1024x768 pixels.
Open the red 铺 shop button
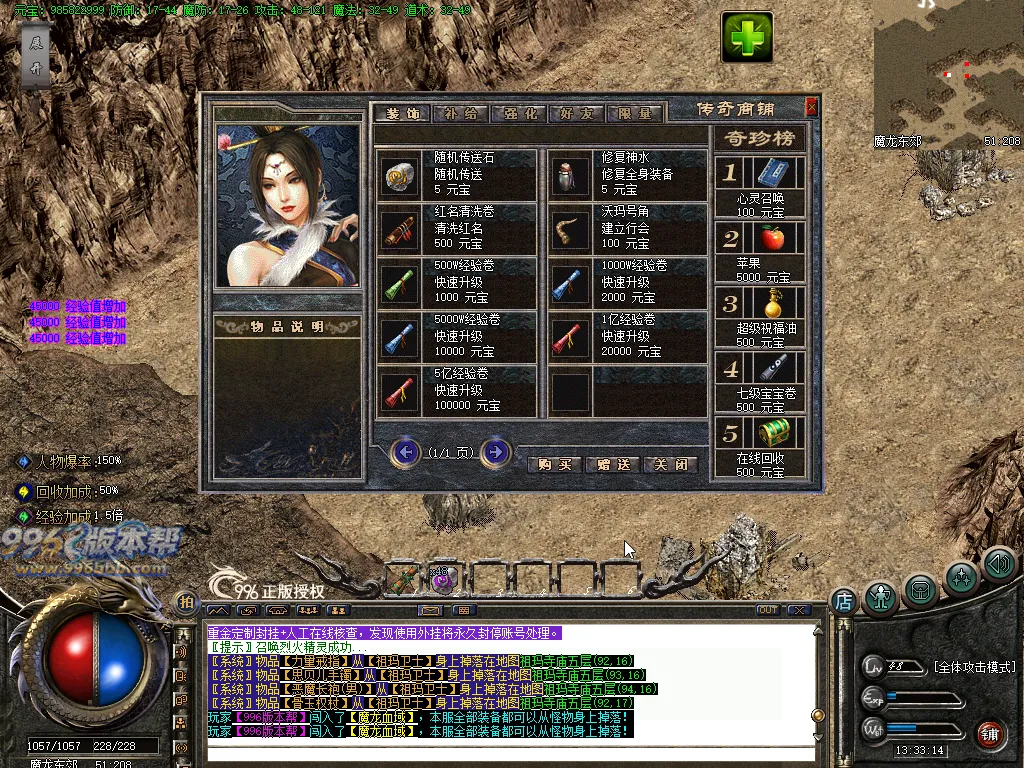(x=989, y=735)
